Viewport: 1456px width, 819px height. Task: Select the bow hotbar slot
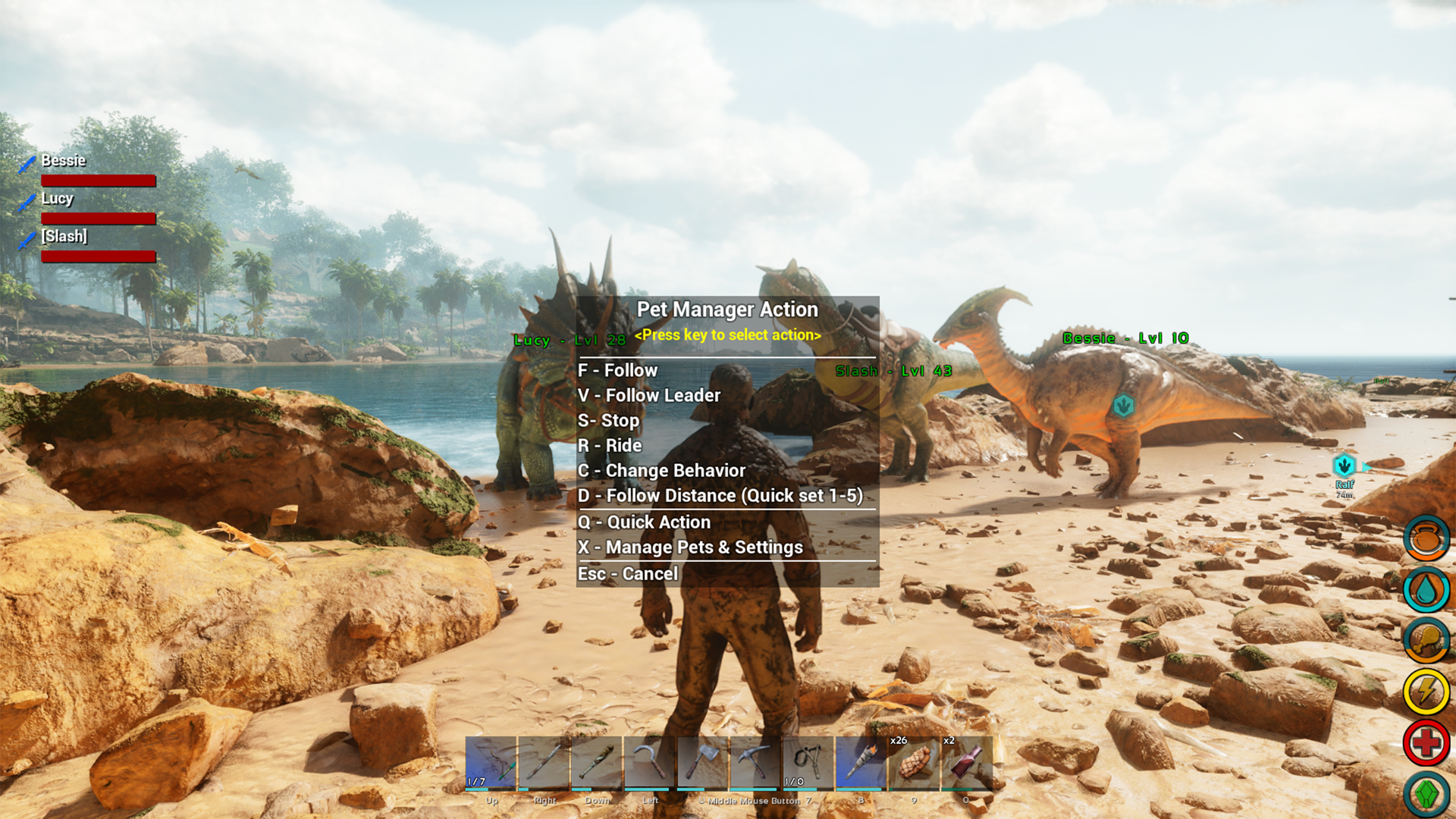pos(491,762)
